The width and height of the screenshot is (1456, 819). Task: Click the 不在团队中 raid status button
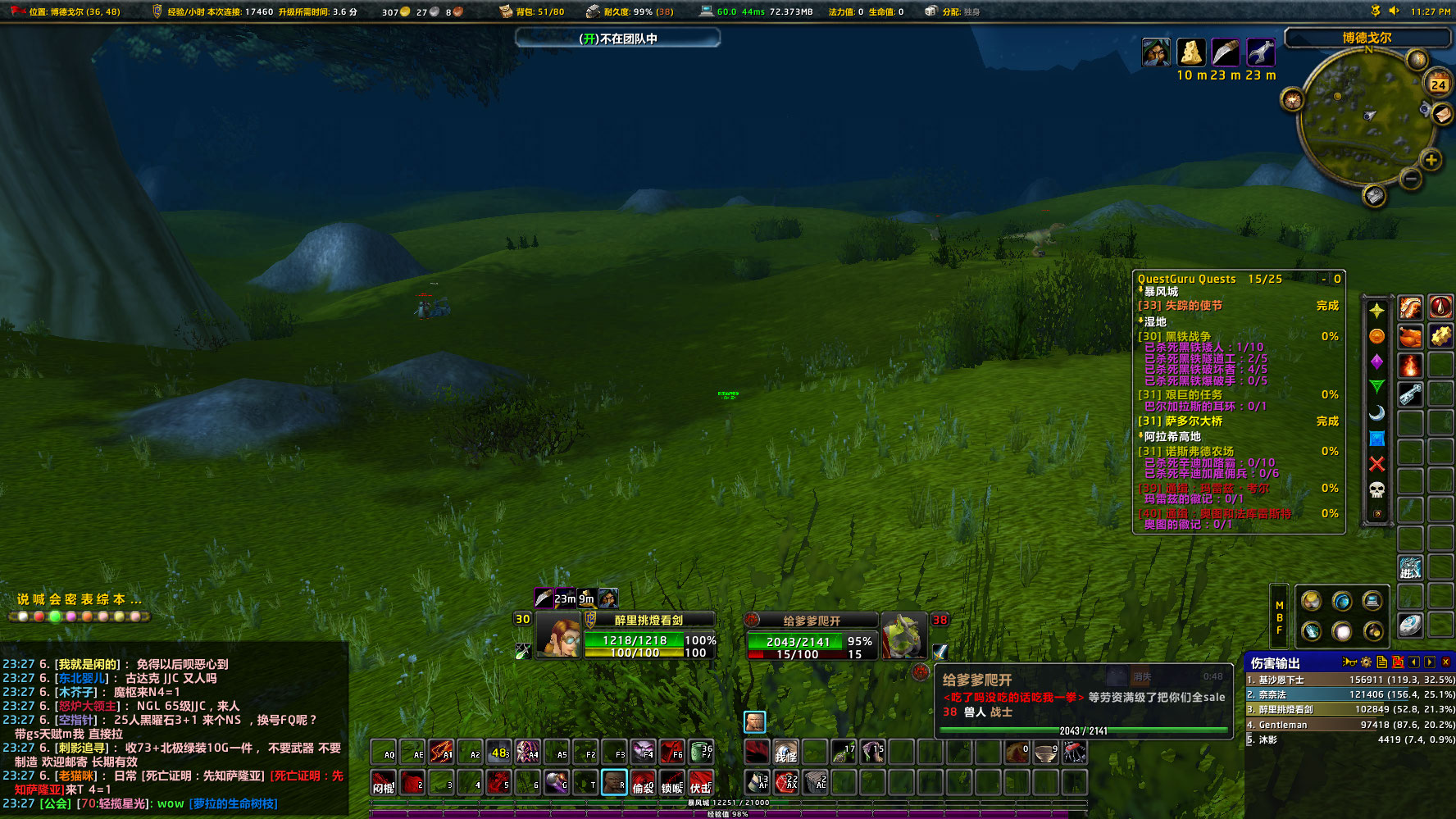(617, 38)
